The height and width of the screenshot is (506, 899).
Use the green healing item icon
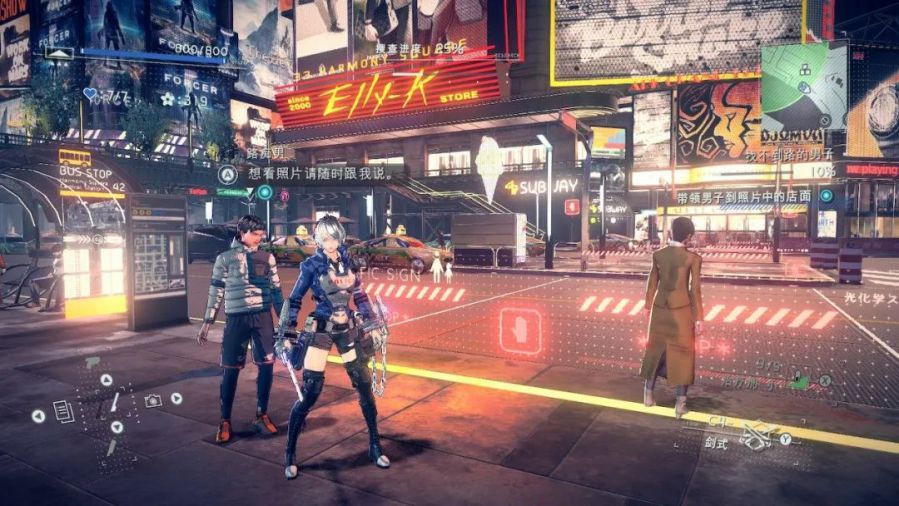(799, 381)
